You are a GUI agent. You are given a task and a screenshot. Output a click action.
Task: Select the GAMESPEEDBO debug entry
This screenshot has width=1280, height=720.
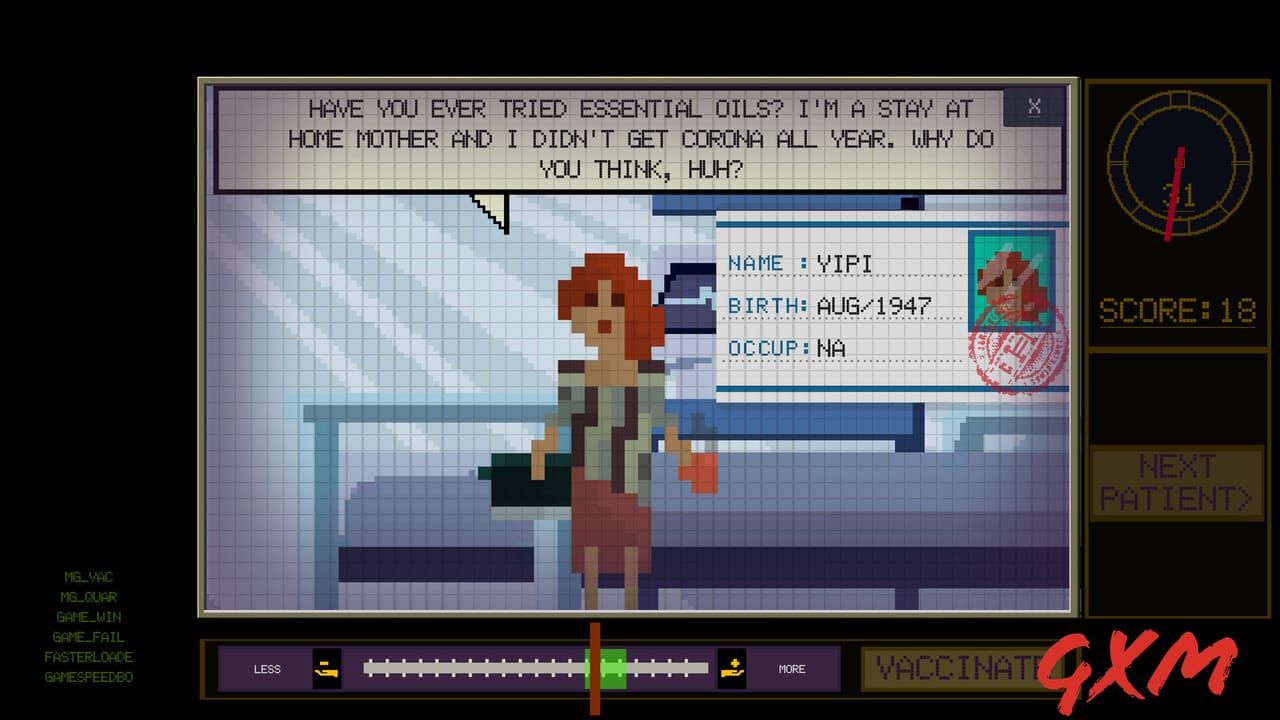coord(91,677)
